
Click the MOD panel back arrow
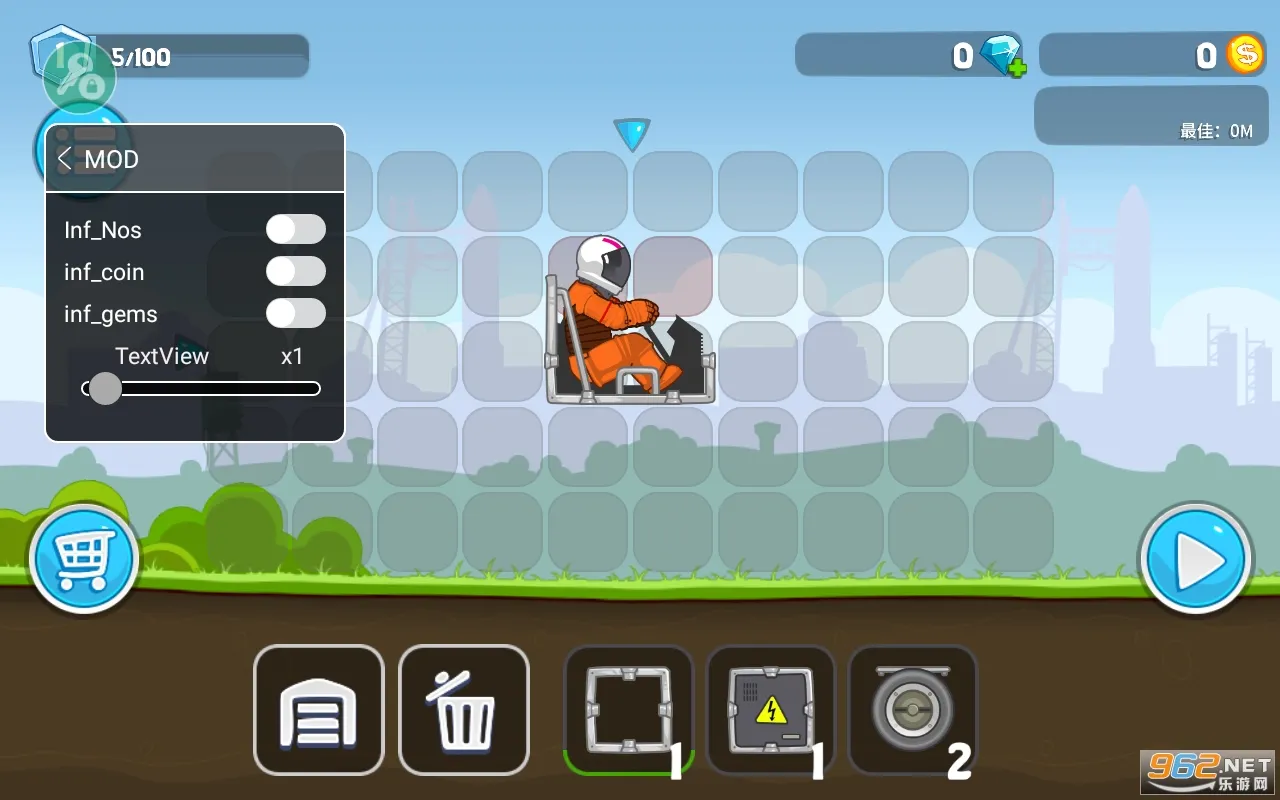tap(65, 159)
